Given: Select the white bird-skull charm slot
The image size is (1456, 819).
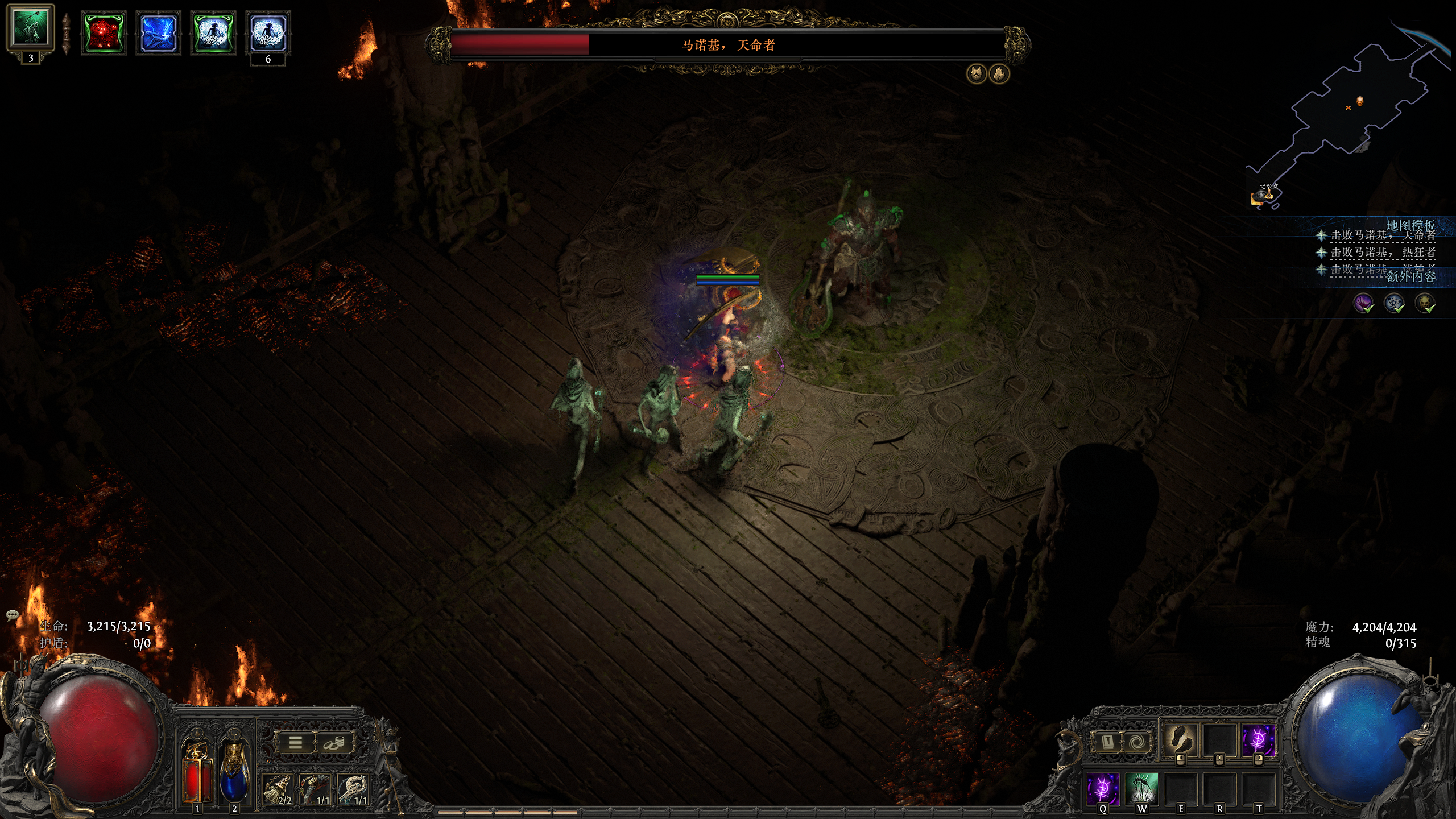Looking at the screenshot, I should tap(354, 789).
